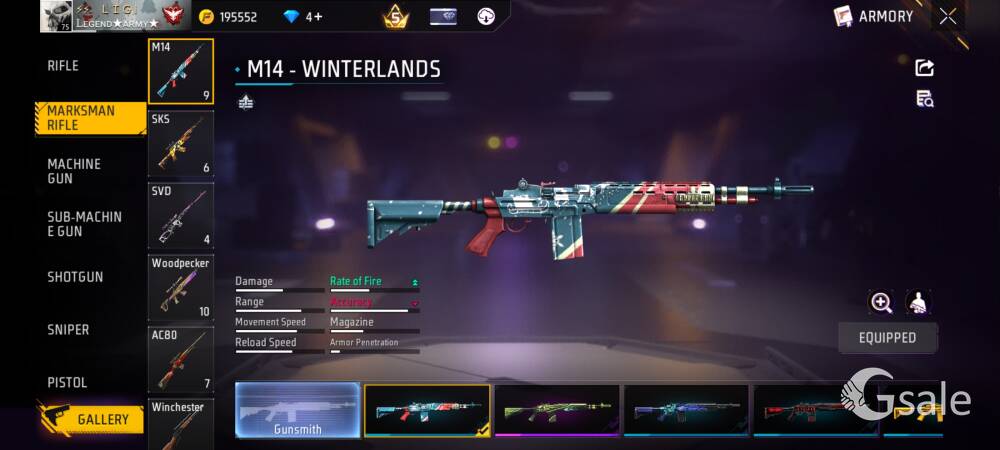Select the M14 weapon thumbnail
The width and height of the screenshot is (1000, 450).
coord(181,71)
